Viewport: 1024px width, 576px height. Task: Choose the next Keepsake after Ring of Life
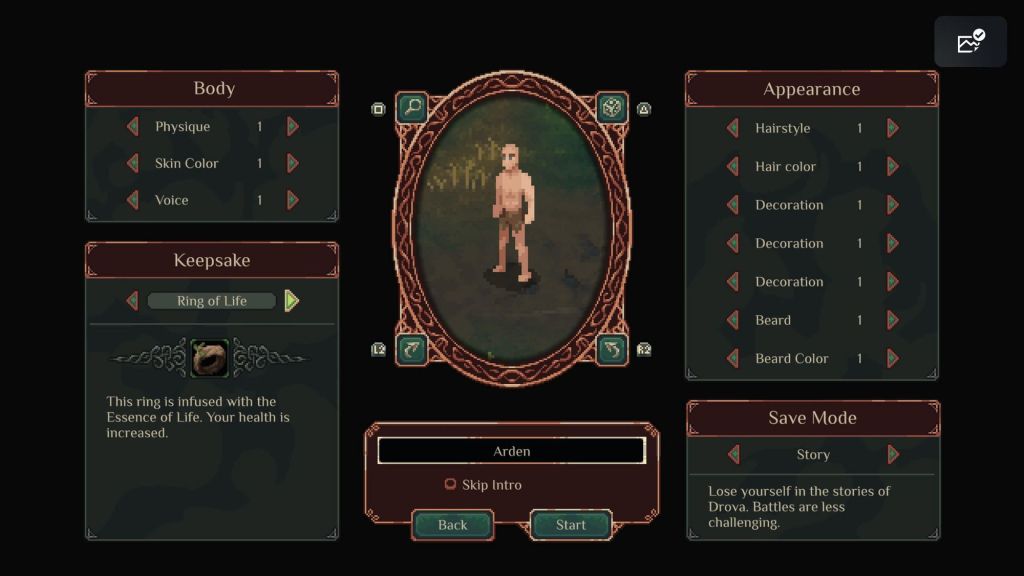tap(291, 300)
